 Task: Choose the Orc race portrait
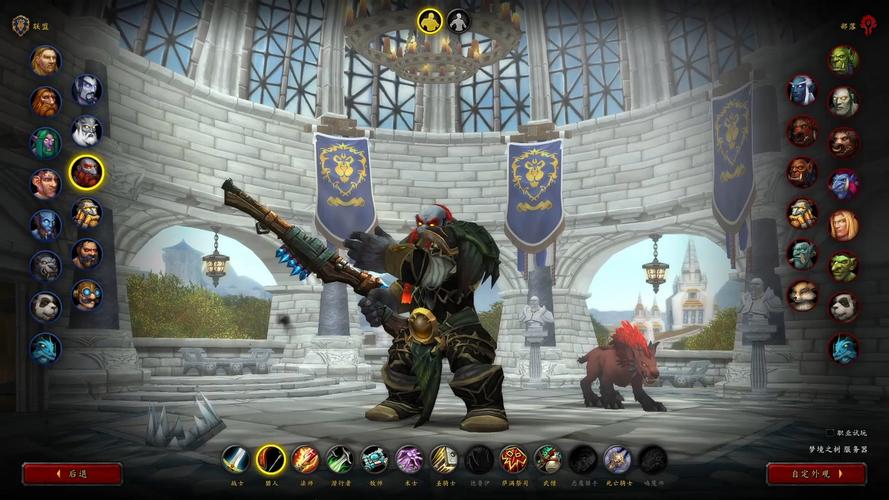[843, 60]
